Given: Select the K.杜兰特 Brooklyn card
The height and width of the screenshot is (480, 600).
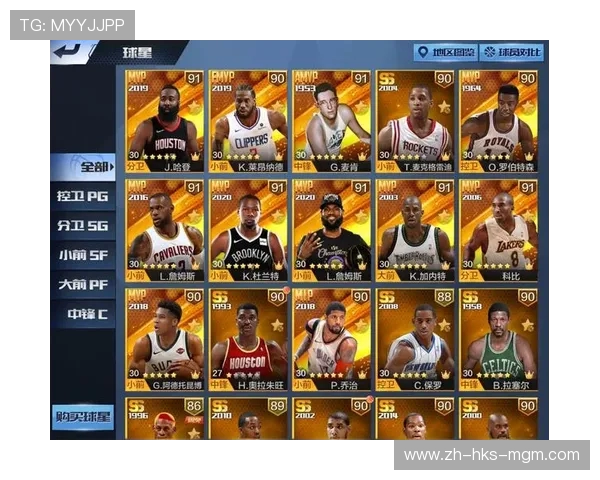Looking at the screenshot, I should (x=247, y=230).
